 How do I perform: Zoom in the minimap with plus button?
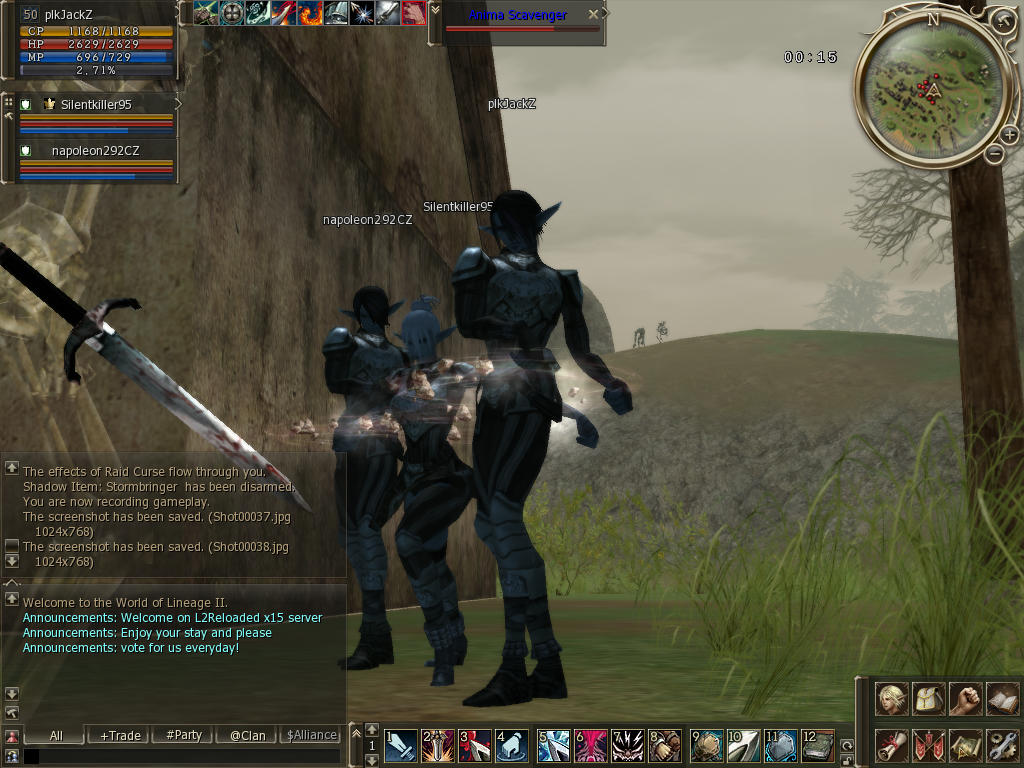1009,134
